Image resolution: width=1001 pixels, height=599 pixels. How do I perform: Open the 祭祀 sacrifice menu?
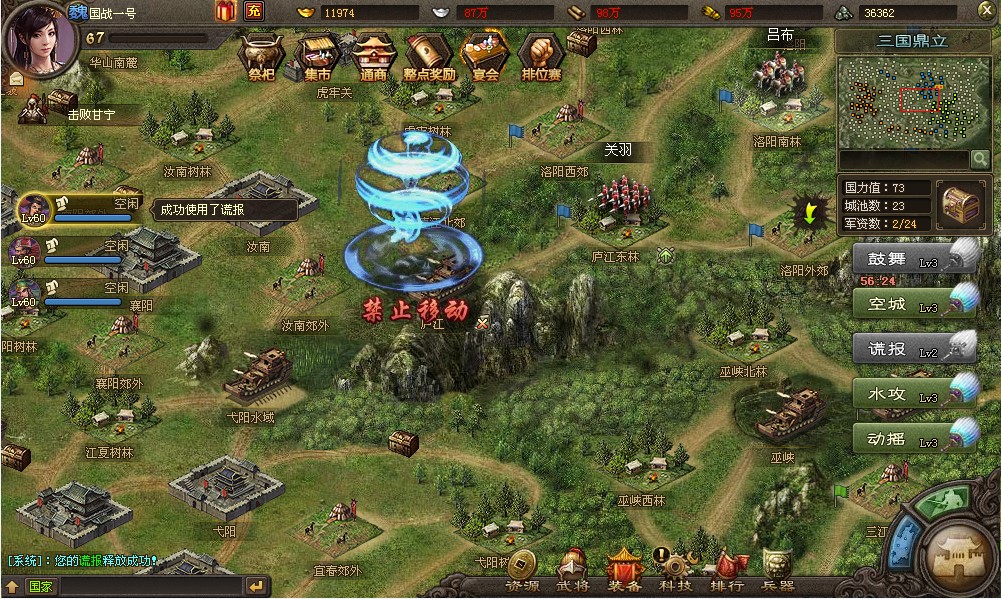click(x=261, y=55)
